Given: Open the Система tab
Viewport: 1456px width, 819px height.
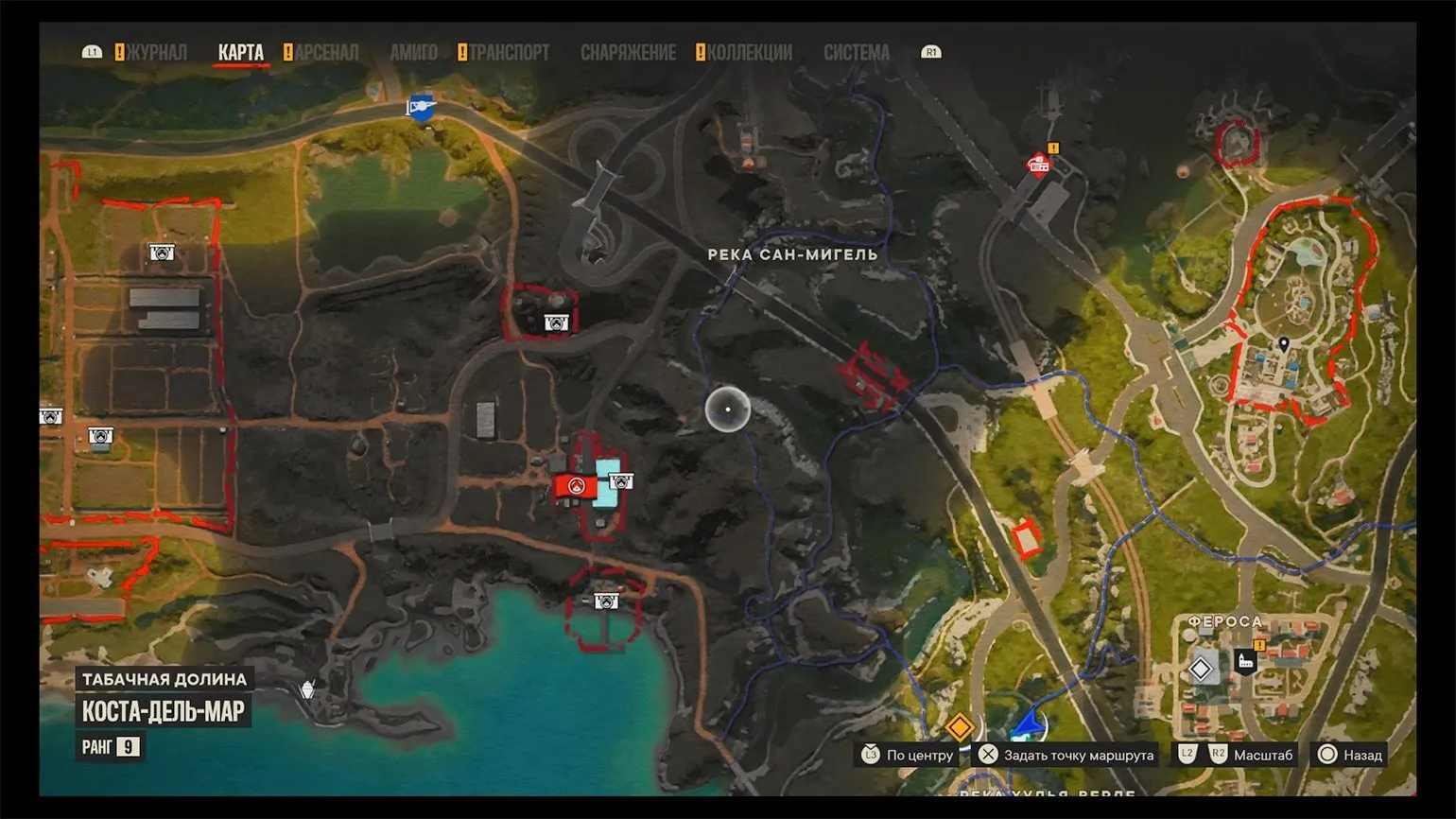Looking at the screenshot, I should pyautogui.click(x=856, y=53).
